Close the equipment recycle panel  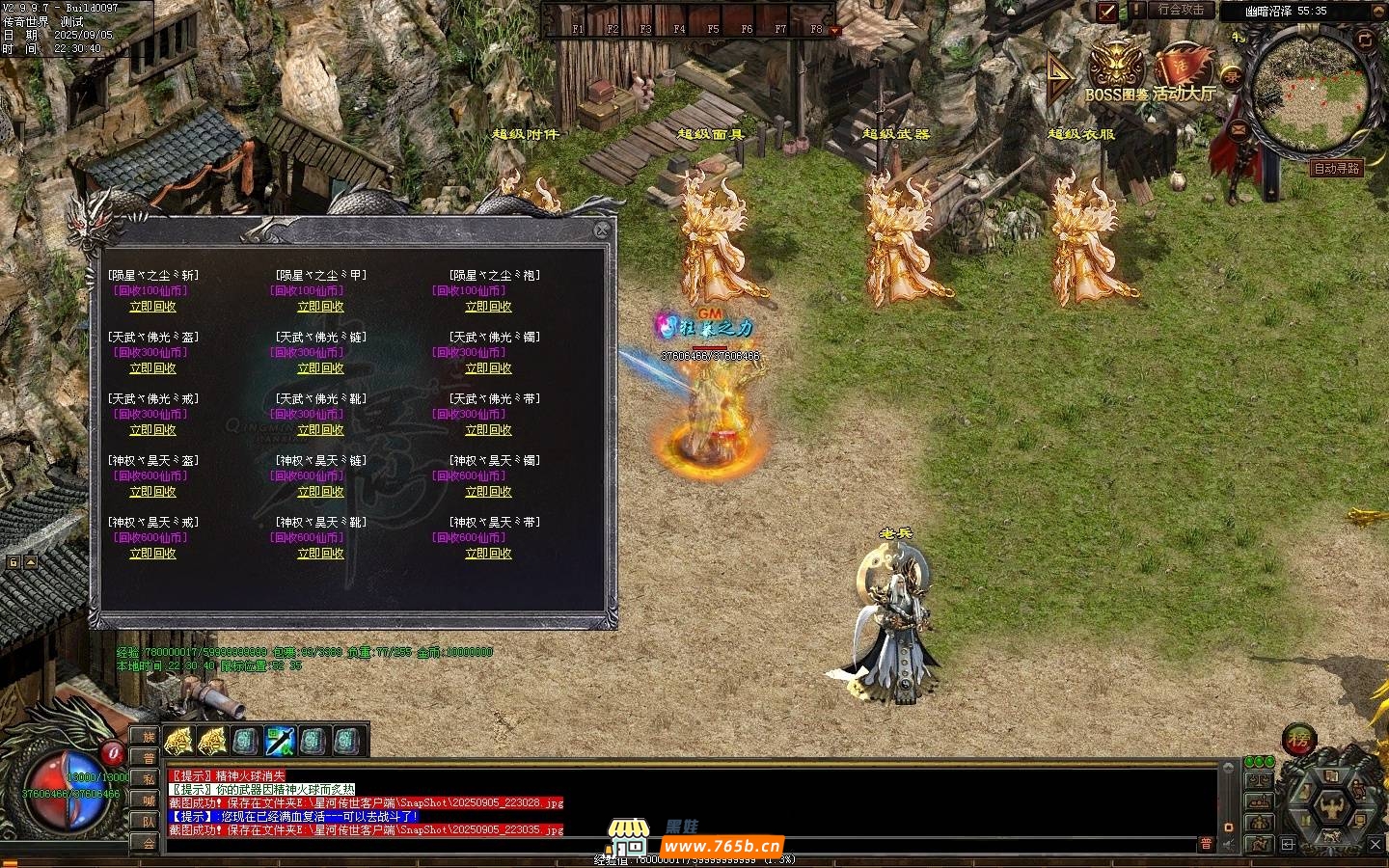pyautogui.click(x=602, y=230)
